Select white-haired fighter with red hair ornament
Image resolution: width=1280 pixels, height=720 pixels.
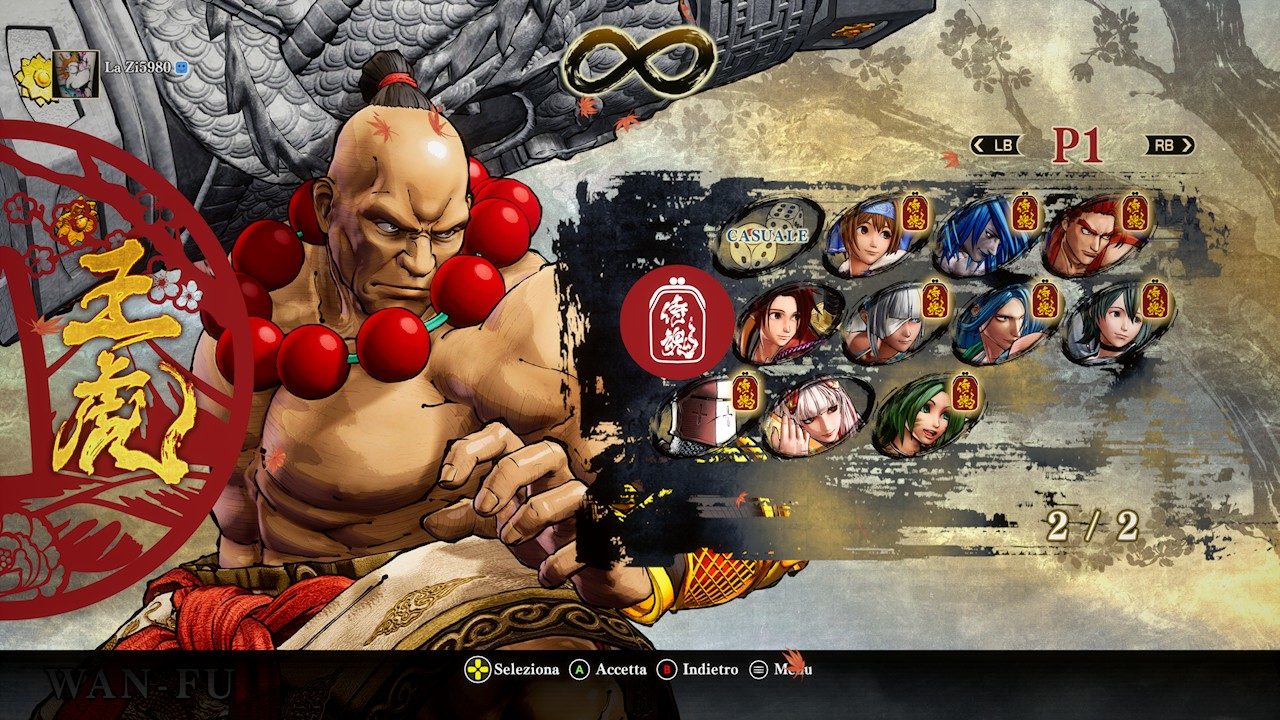click(x=813, y=415)
